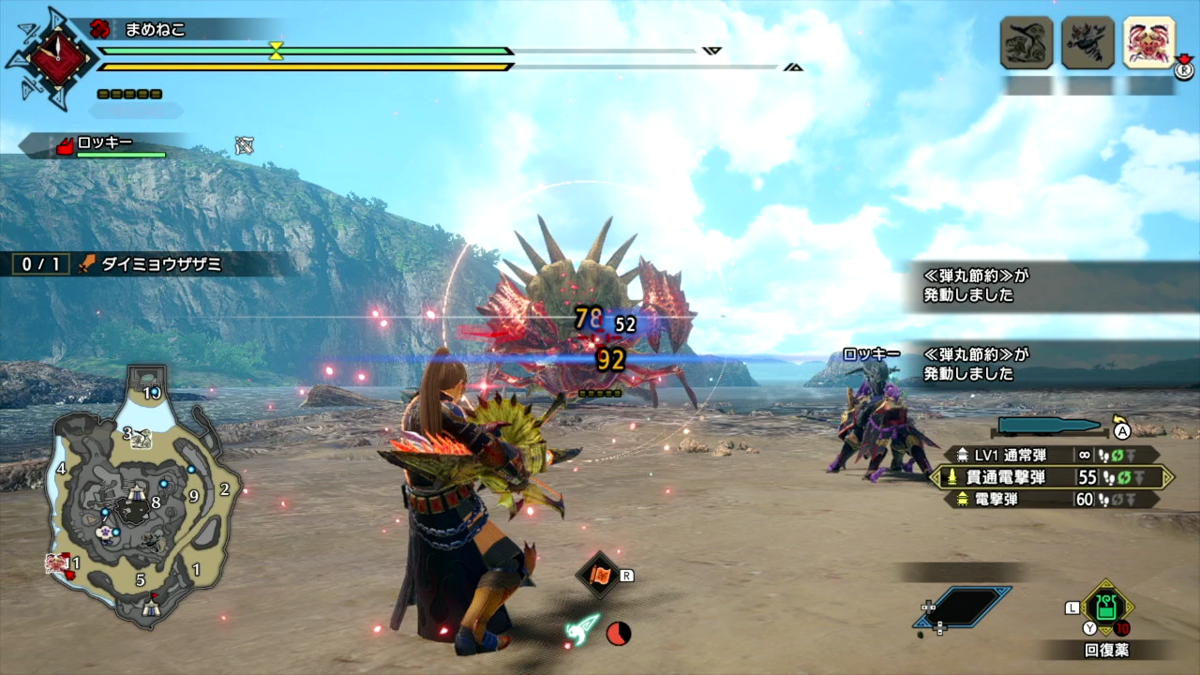Click the glowing wirebug icon
The height and width of the screenshot is (675, 1200).
pos(583,629)
